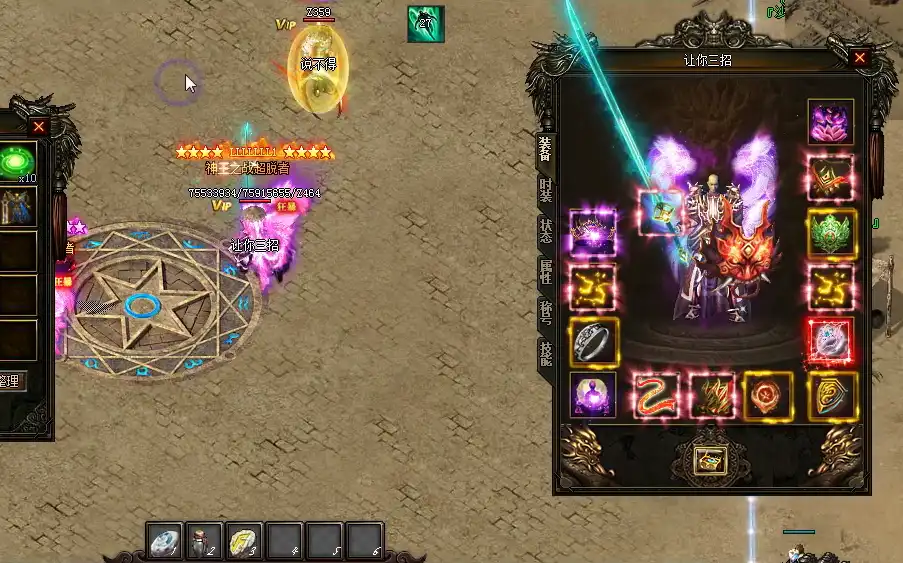Open the 状态 tab

pyautogui.click(x=545, y=230)
